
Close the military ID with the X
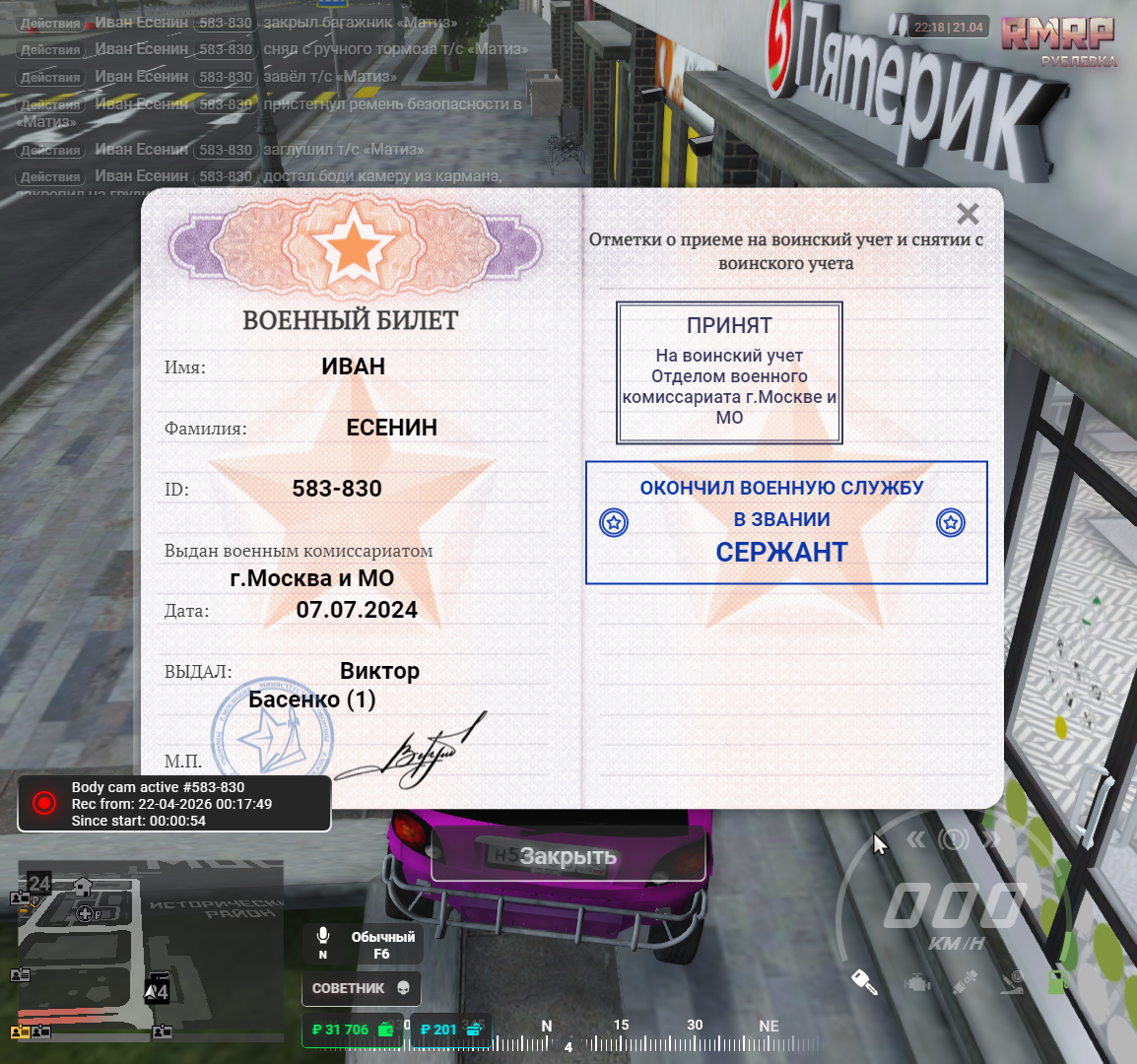pos(968,214)
